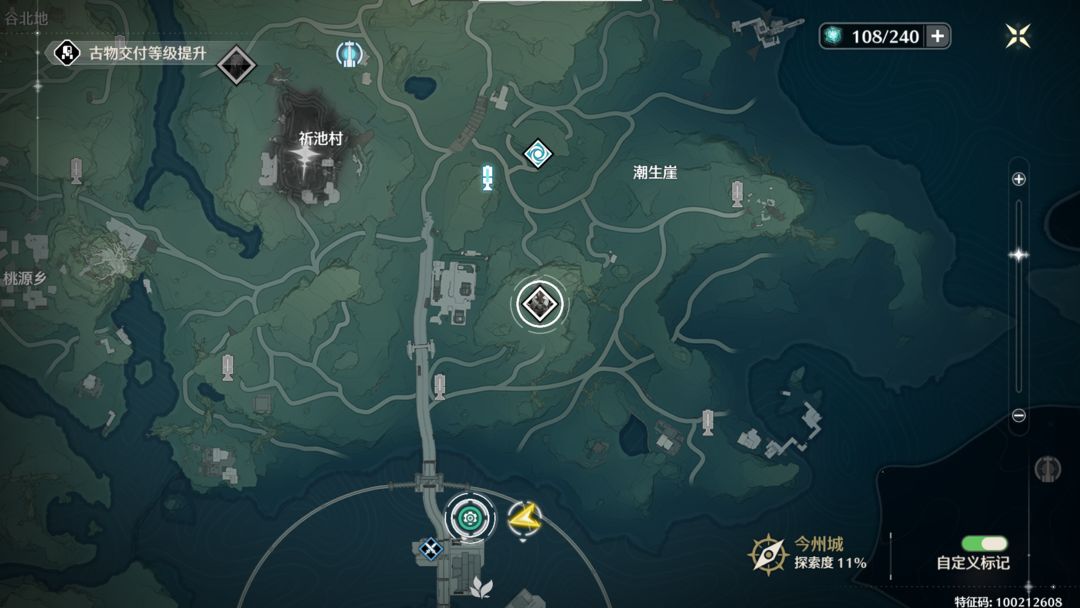Select the highlighted diamond marker with rings

tap(540, 304)
